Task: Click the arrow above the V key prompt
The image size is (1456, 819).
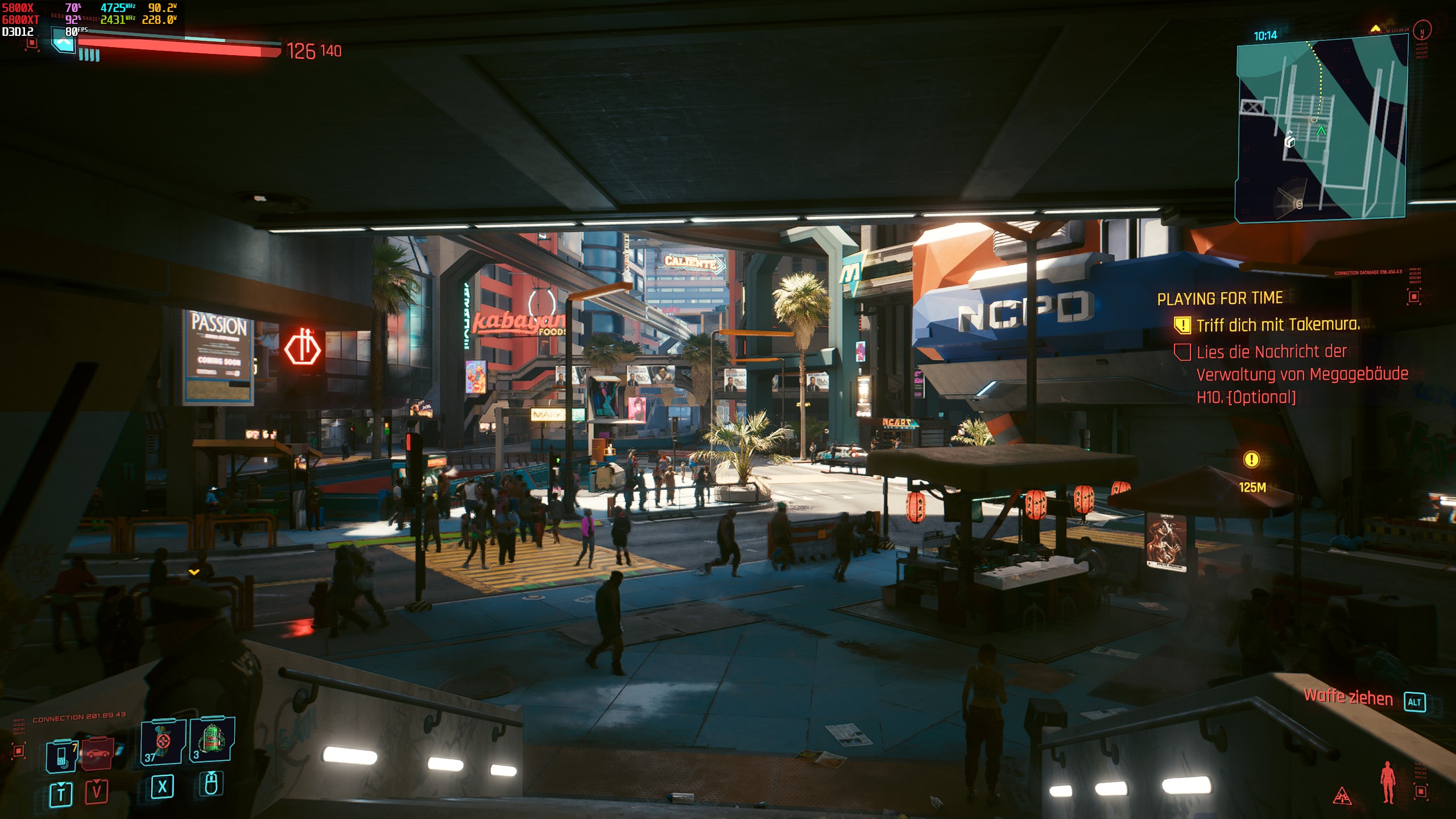Action: pyautogui.click(x=96, y=782)
